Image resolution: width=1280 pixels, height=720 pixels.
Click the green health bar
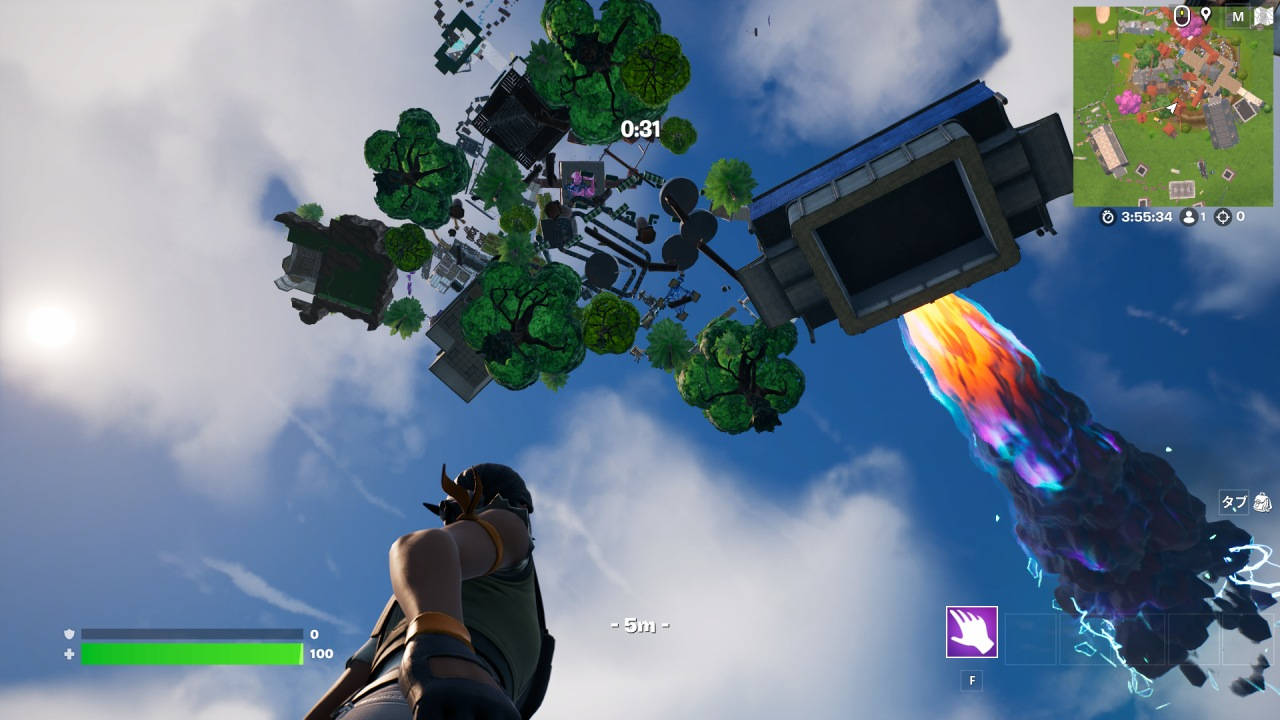pyautogui.click(x=190, y=651)
